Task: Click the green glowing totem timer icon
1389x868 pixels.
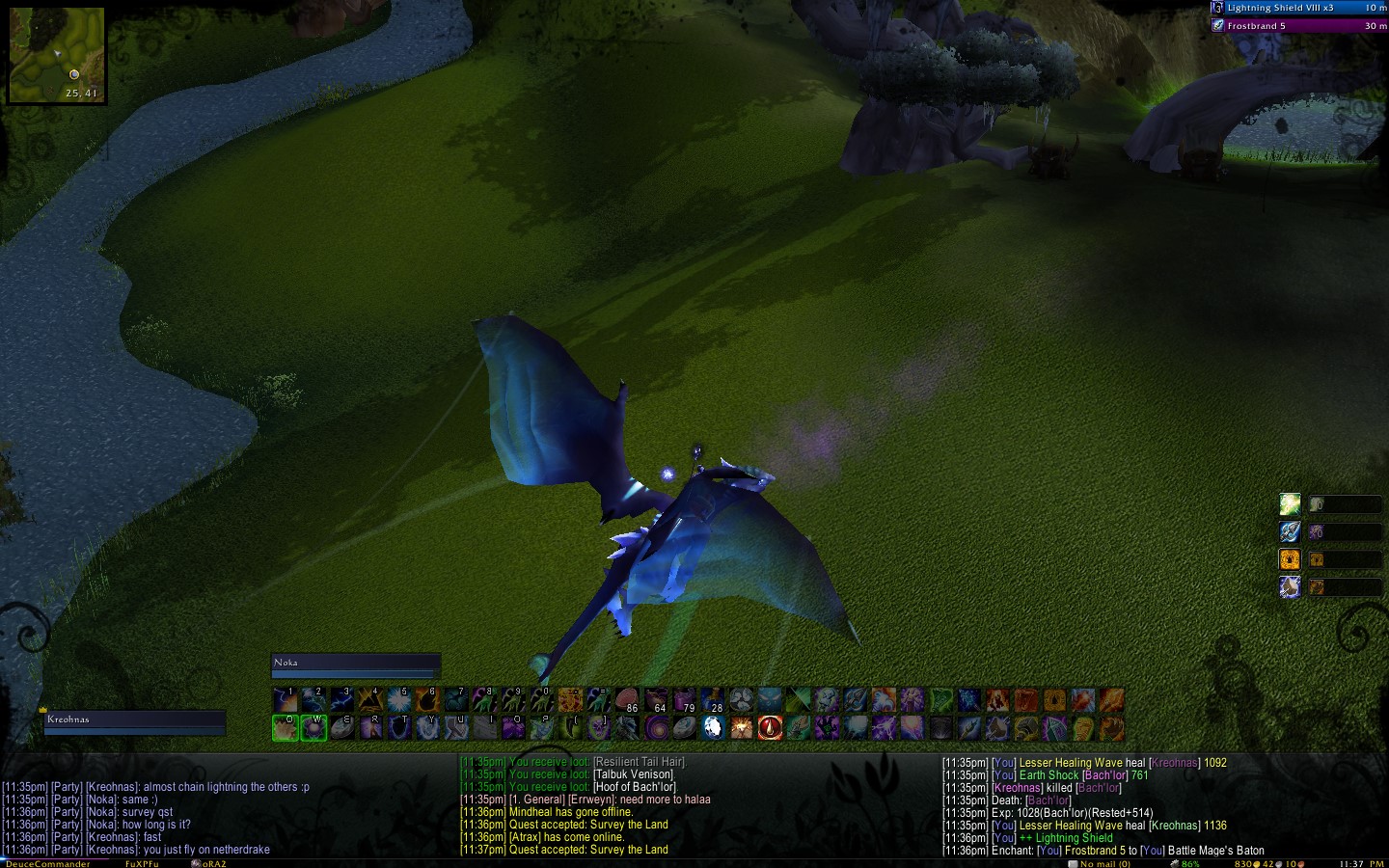Action: click(1290, 503)
